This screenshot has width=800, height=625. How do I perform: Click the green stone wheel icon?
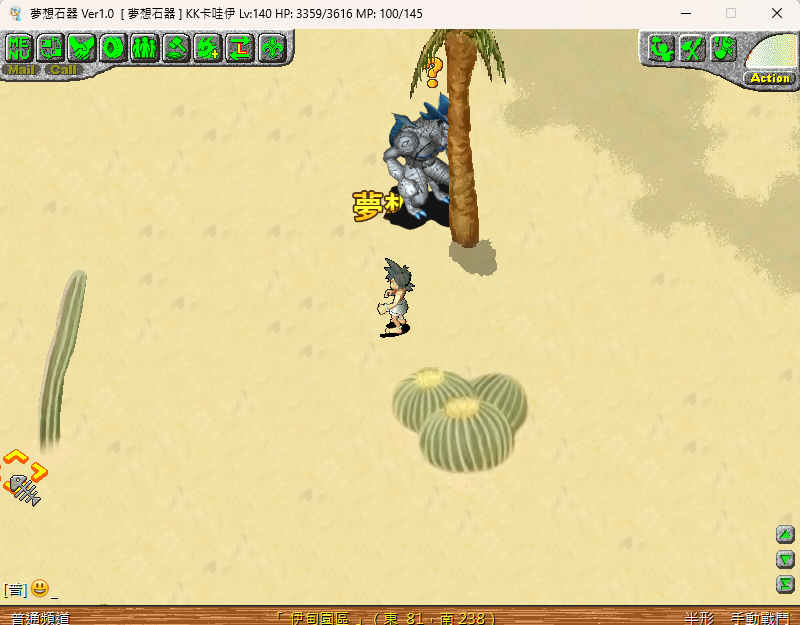click(114, 47)
